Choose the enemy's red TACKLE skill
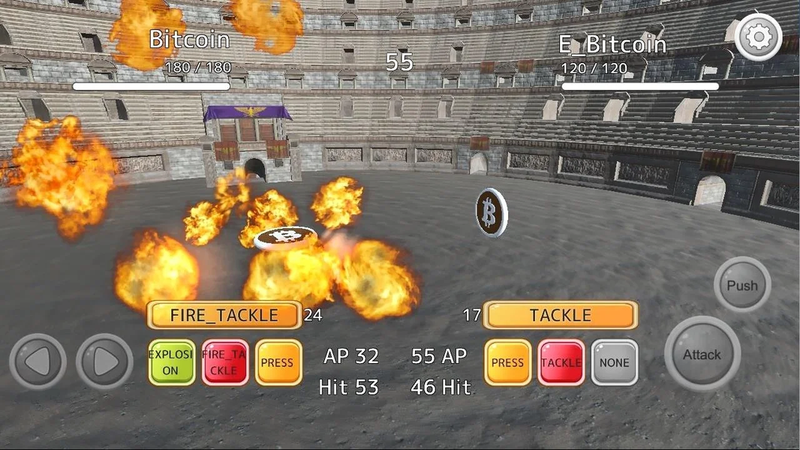Image resolution: width=800 pixels, height=450 pixels. tap(561, 362)
